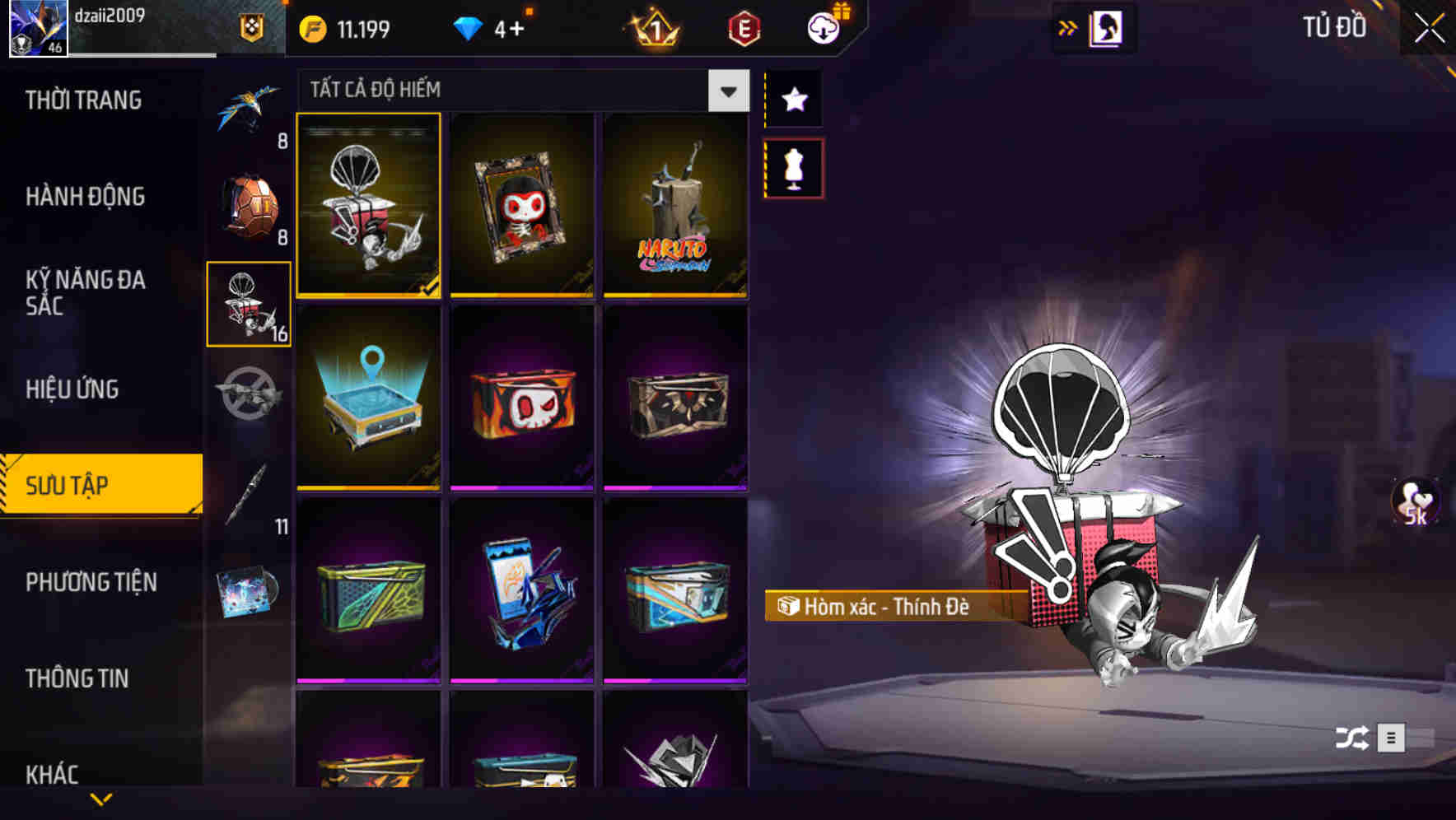Select the PHƯƠNG TIỆN menu item
Image resolution: width=1456 pixels, height=820 pixels.
coord(89,581)
